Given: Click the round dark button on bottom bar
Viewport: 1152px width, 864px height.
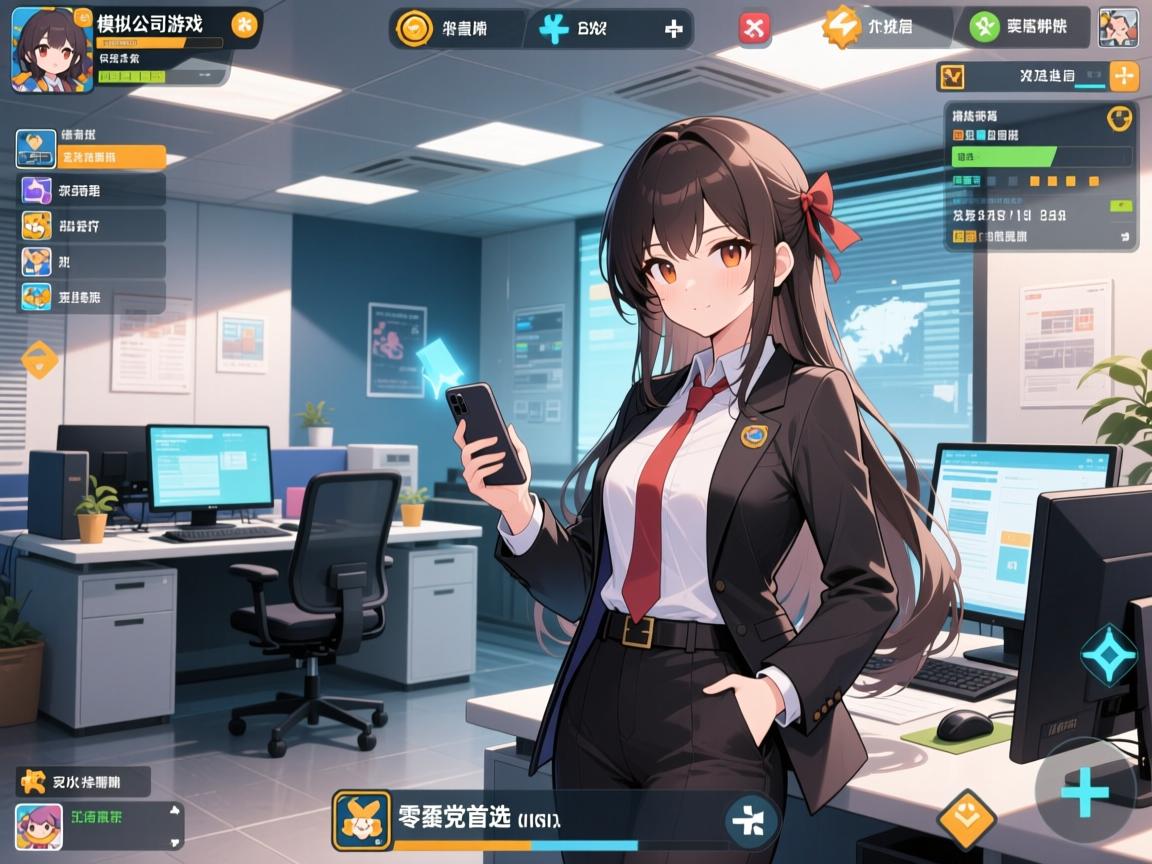Looking at the screenshot, I should pyautogui.click(x=751, y=820).
